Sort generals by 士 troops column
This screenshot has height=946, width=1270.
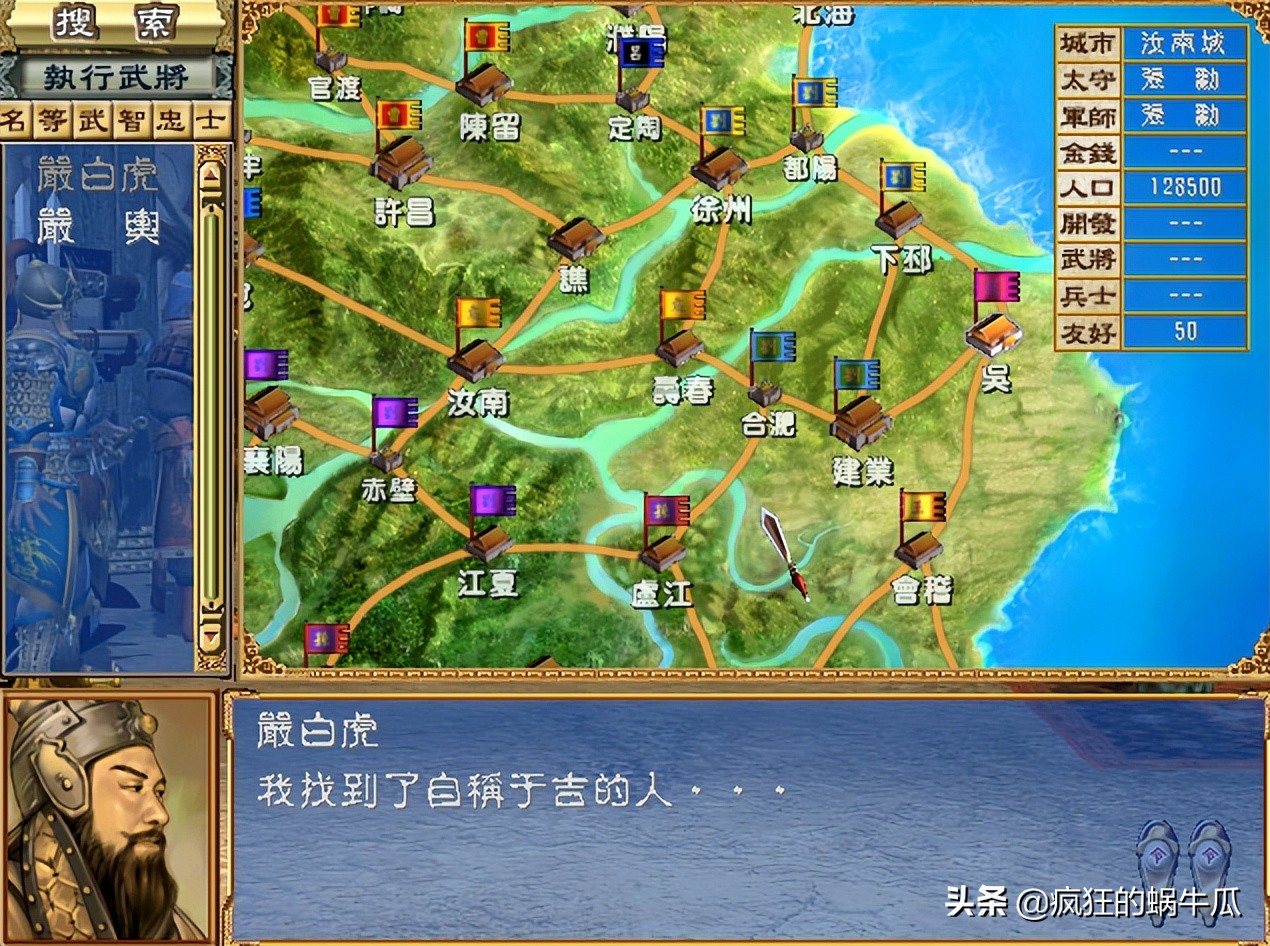pyautogui.click(x=210, y=121)
